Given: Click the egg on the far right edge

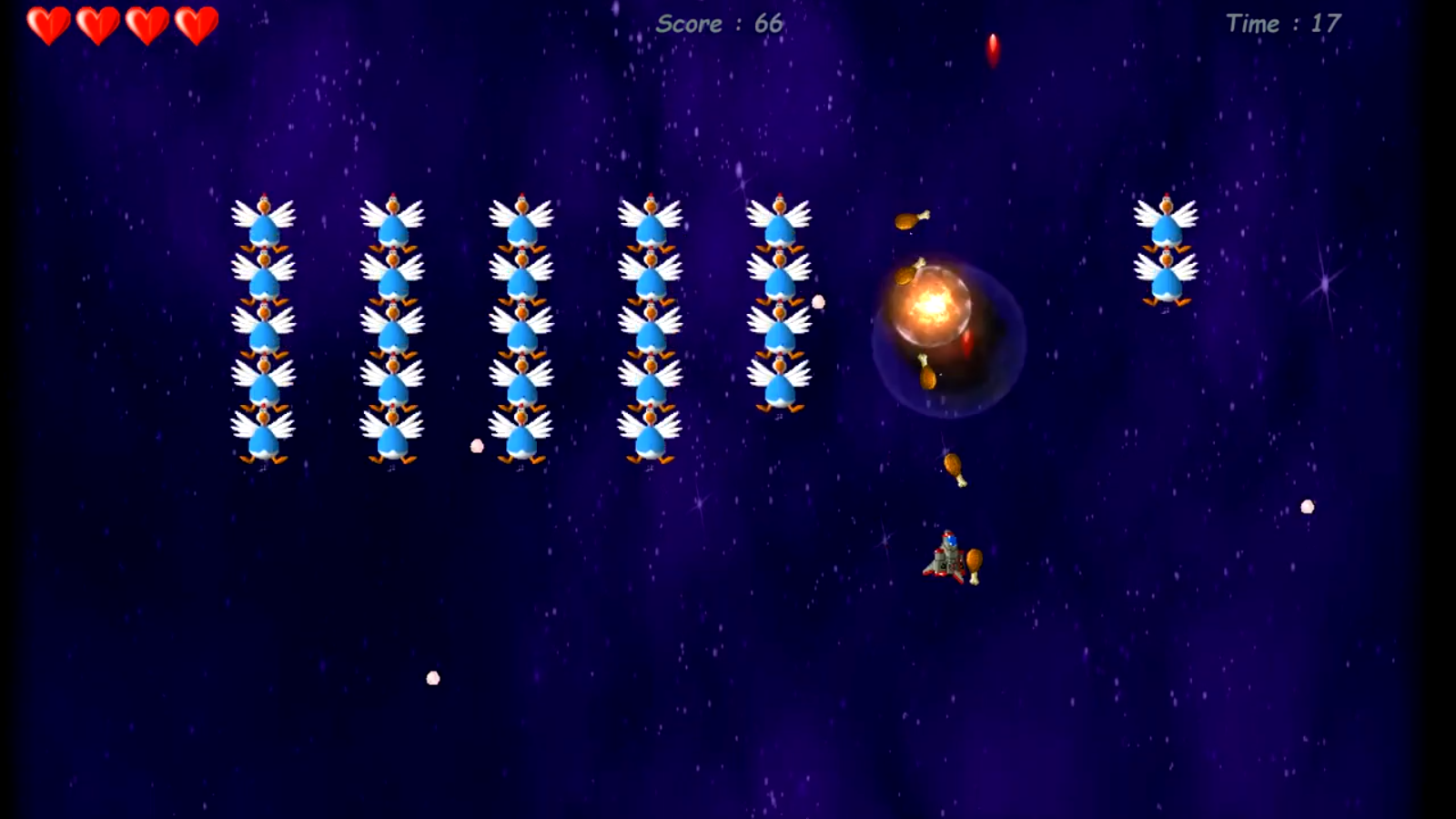Looking at the screenshot, I should click(x=1307, y=508).
